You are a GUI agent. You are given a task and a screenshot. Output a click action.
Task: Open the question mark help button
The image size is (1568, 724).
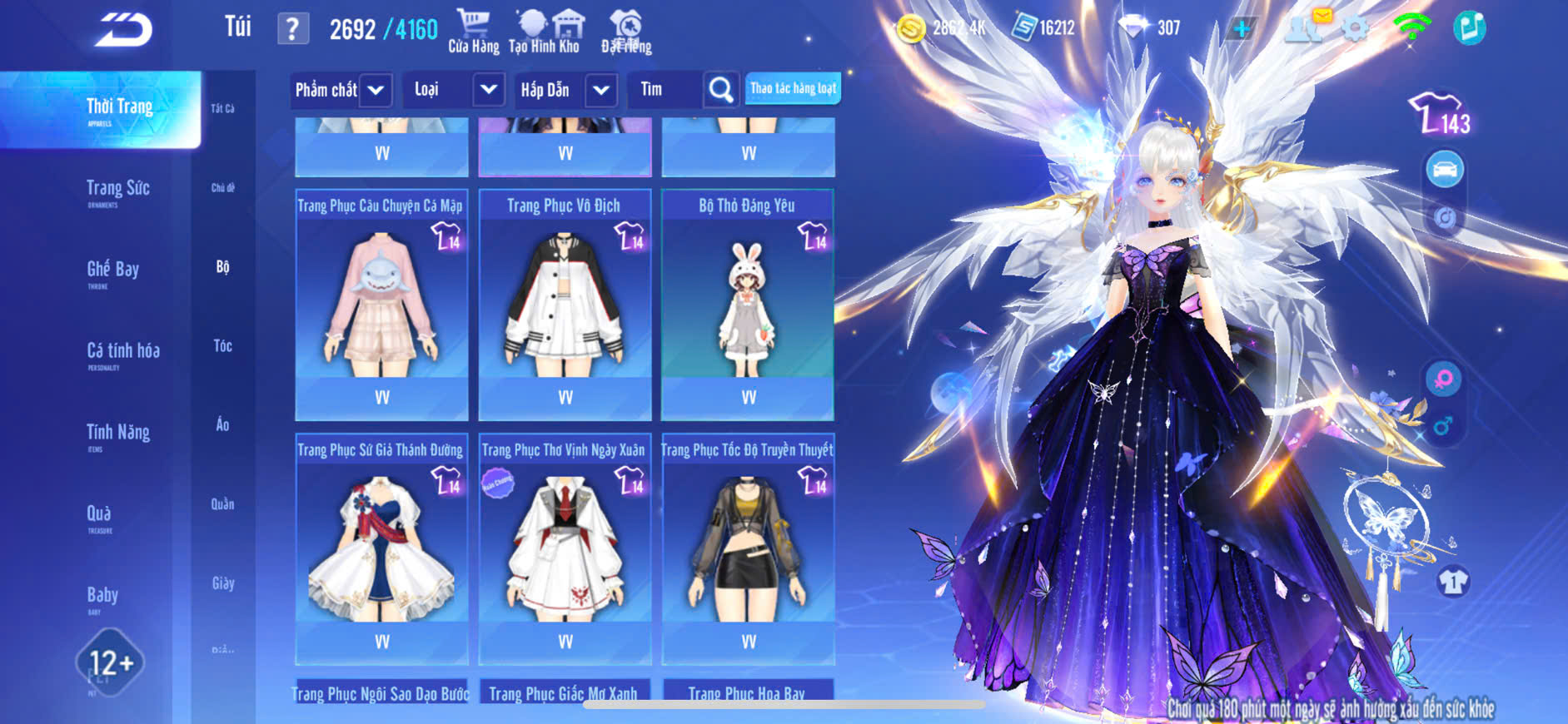pyautogui.click(x=292, y=29)
